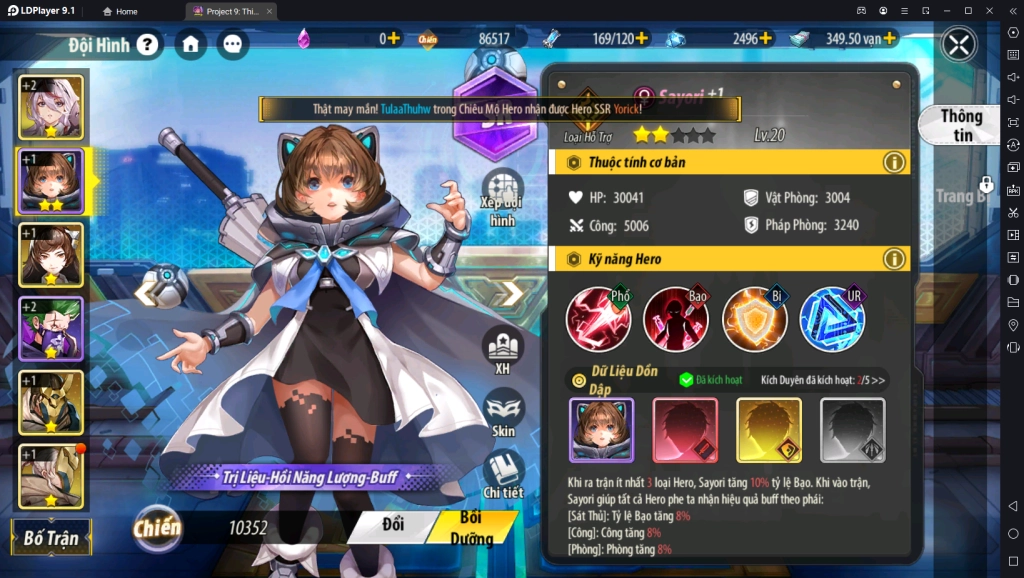View hero Chi tiết details
This screenshot has width=1024, height=578.
504,474
